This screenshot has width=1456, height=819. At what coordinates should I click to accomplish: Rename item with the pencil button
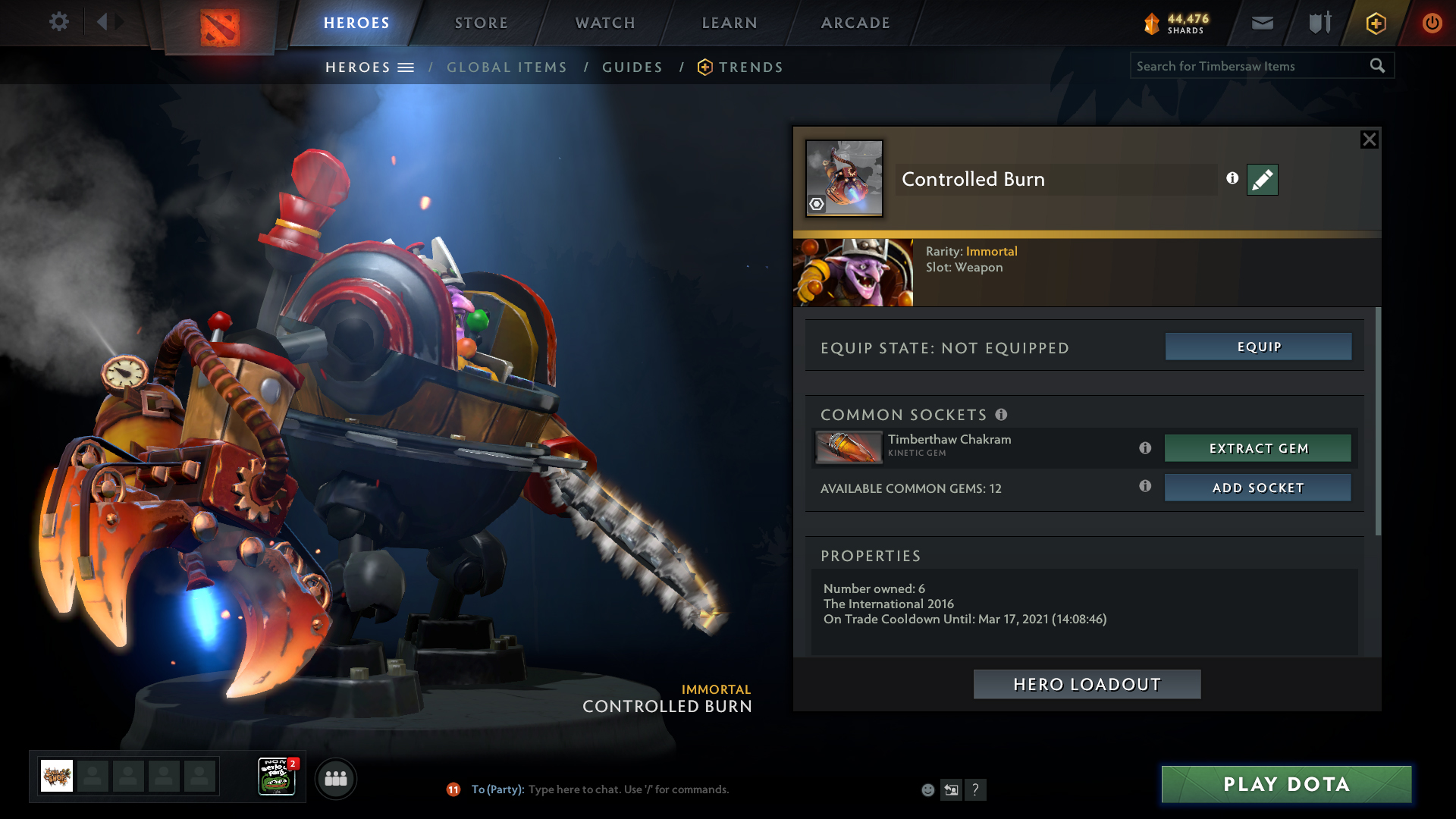point(1262,180)
